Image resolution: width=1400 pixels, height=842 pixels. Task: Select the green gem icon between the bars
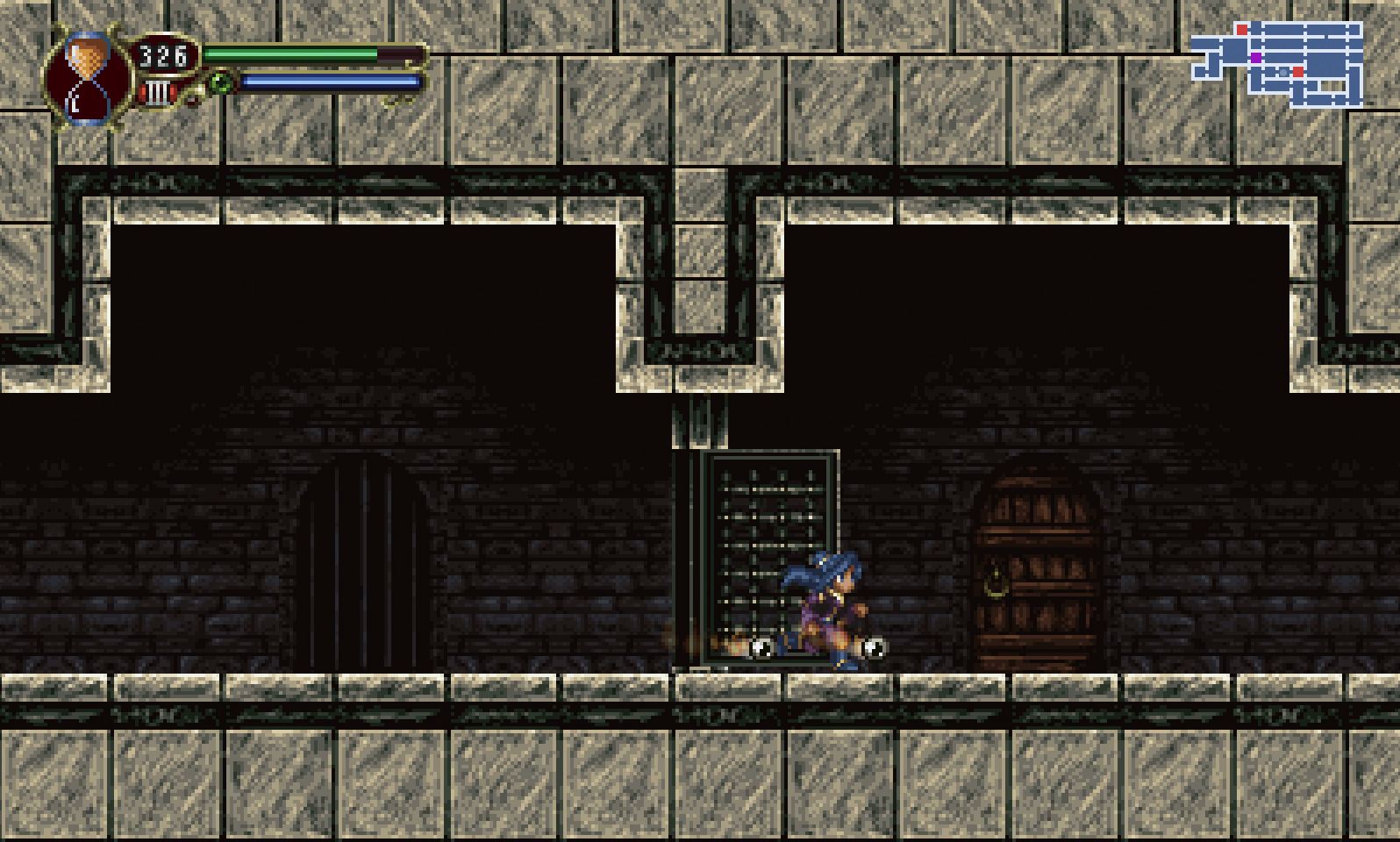click(221, 83)
